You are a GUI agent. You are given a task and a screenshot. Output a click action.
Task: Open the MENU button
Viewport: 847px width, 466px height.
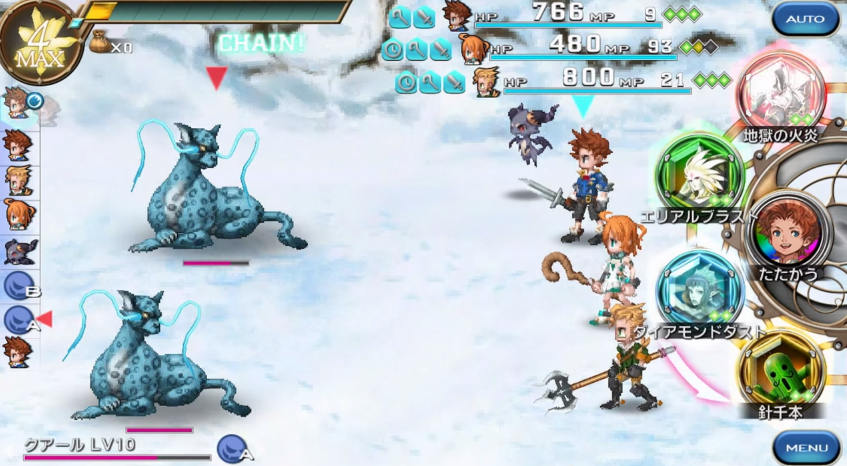(805, 446)
